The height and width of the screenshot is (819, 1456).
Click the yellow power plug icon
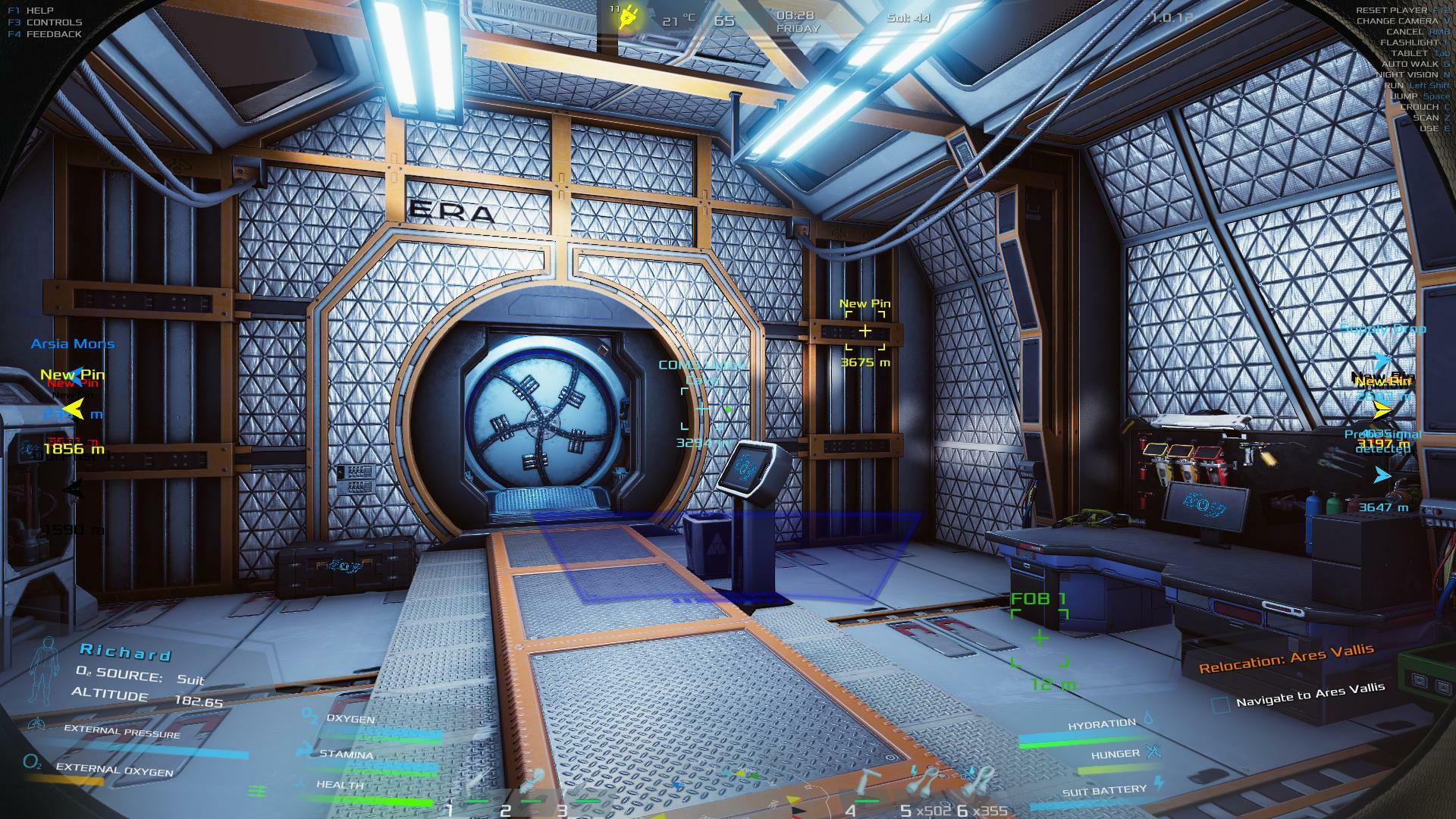tap(628, 18)
